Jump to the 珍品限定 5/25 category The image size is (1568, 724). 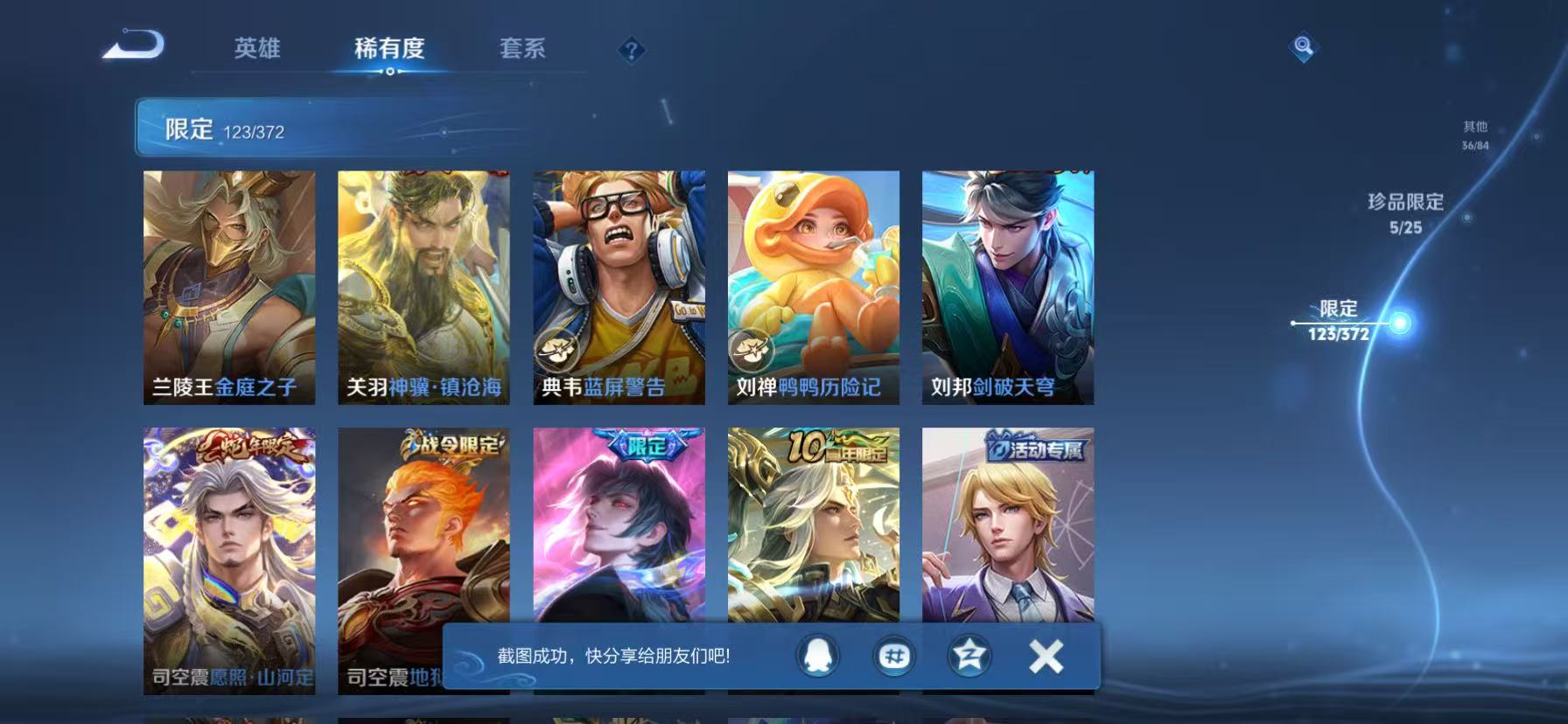point(1403,212)
